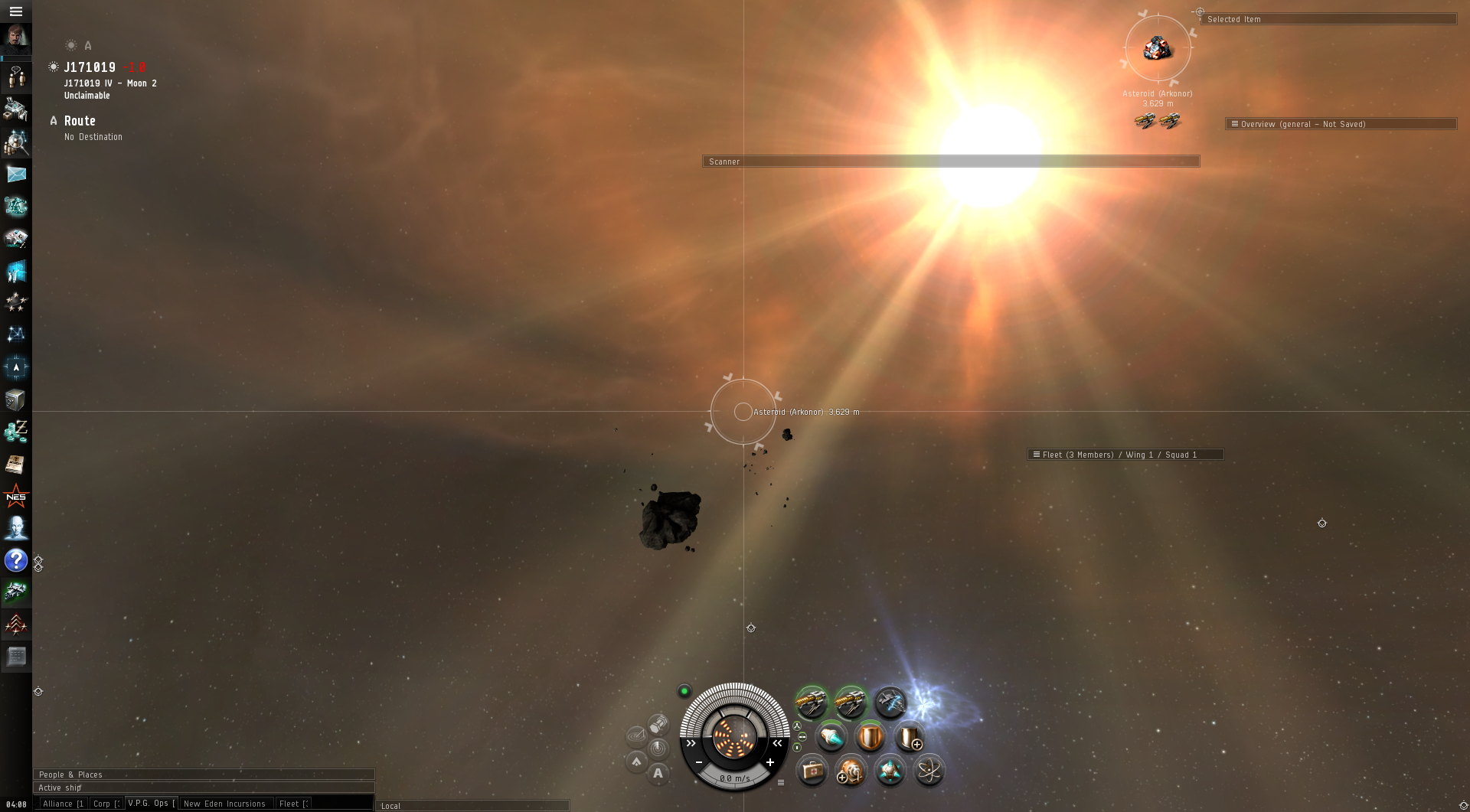The height and width of the screenshot is (812, 1470).
Task: Toggle the autopilot A button
Action: [x=658, y=774]
